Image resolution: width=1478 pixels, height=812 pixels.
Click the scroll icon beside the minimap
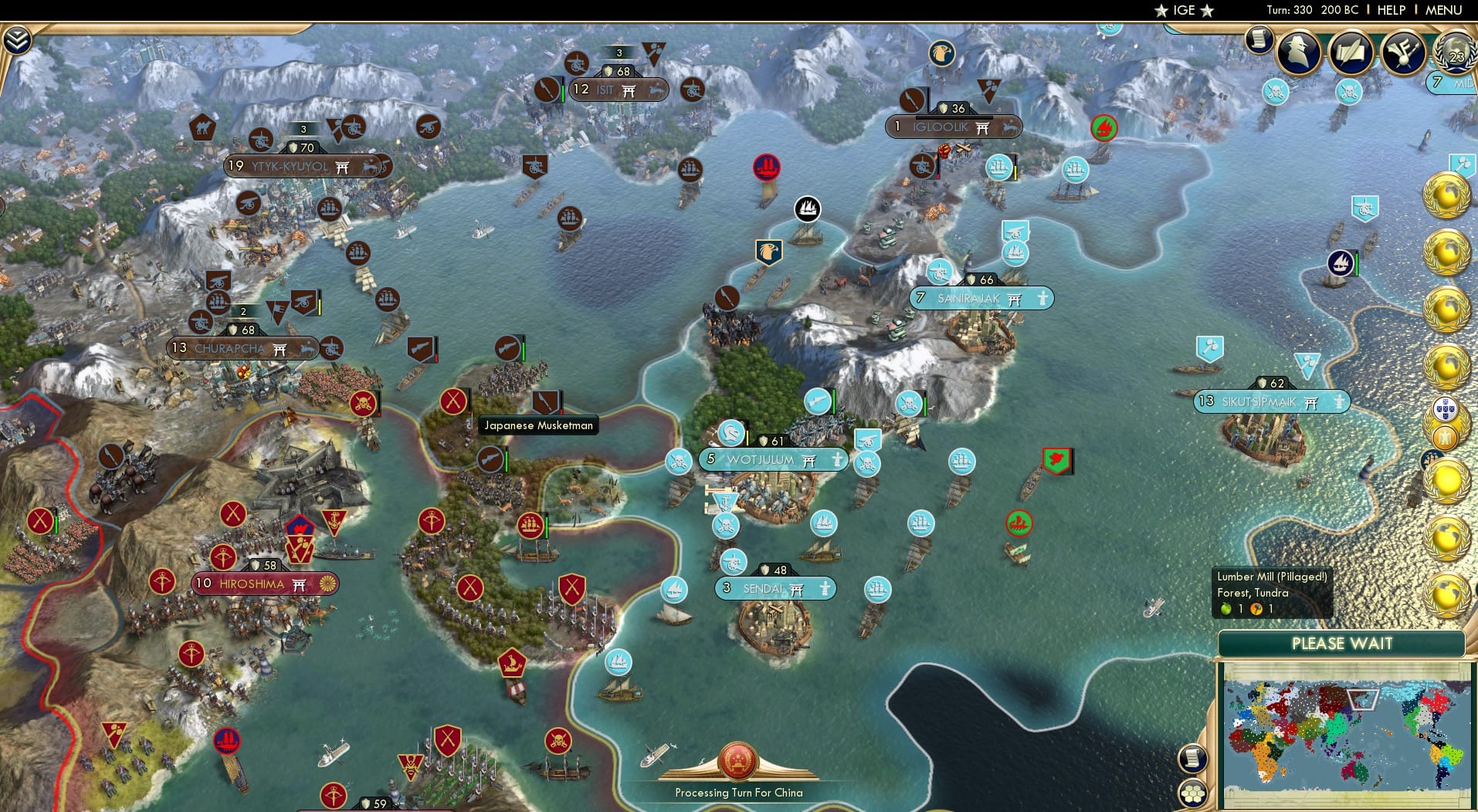tap(1193, 760)
